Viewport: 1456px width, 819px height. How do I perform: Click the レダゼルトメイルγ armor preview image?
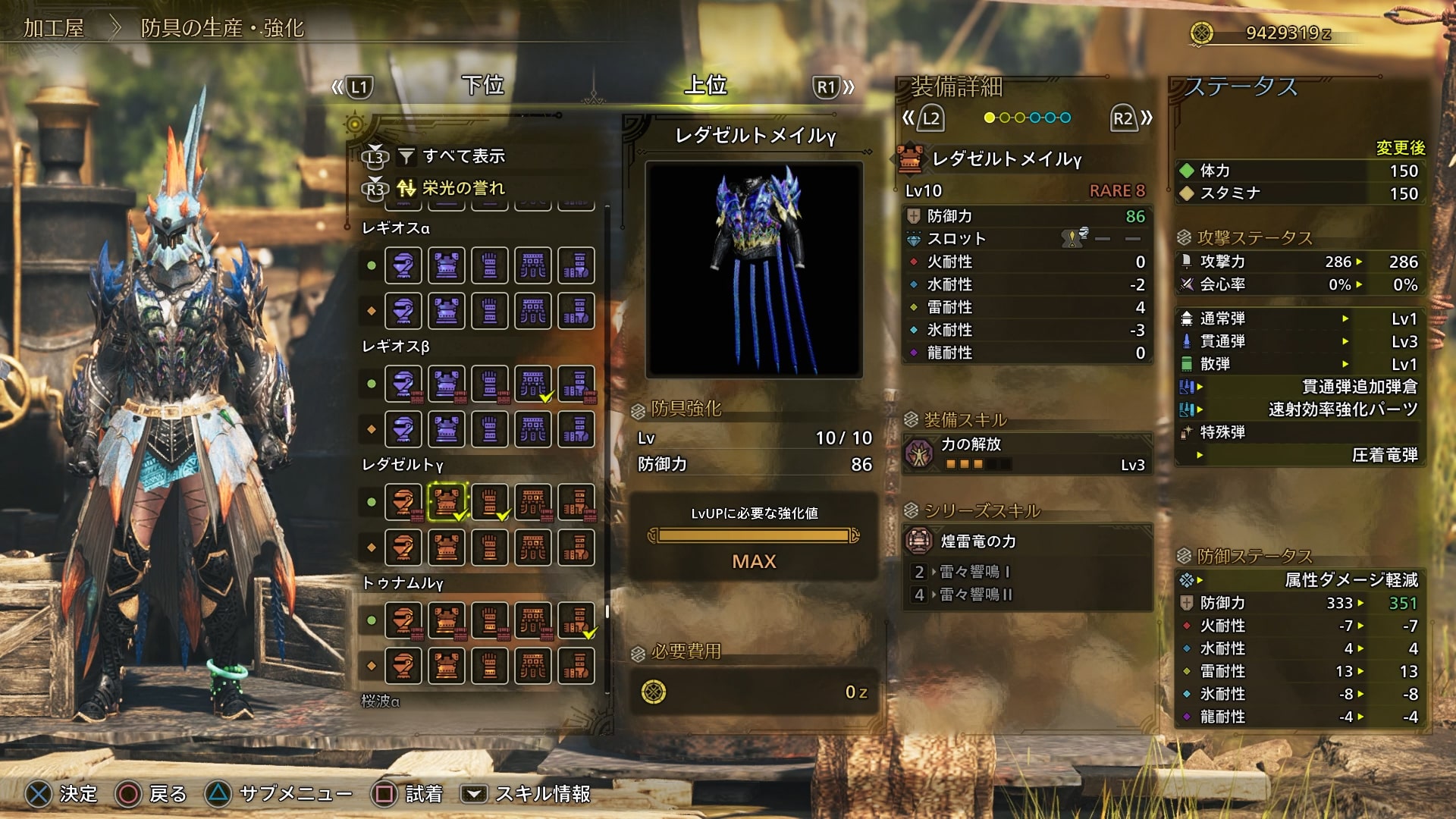coord(754,269)
